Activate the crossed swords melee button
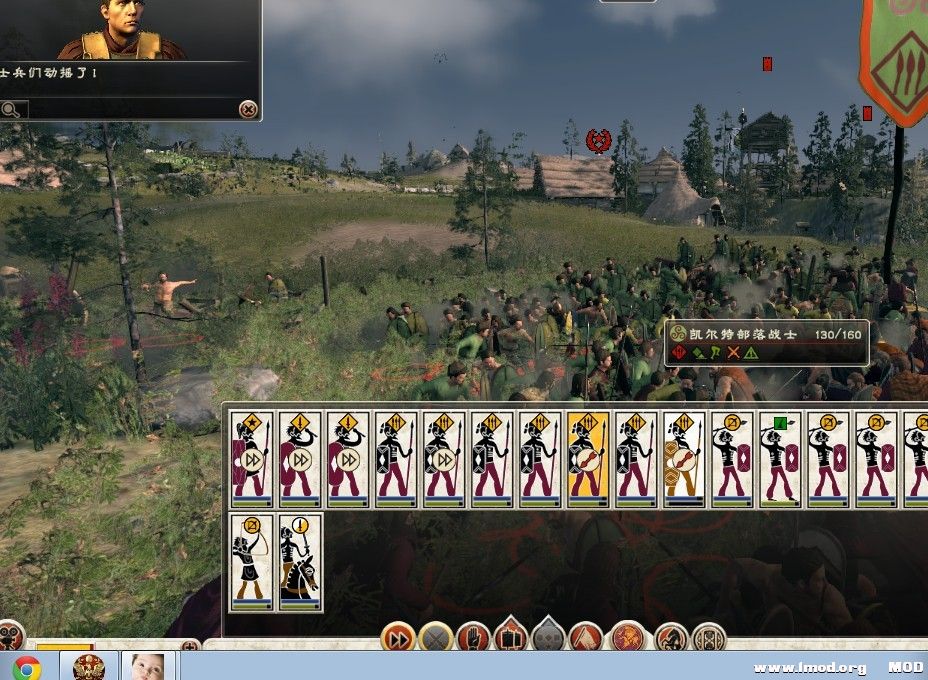This screenshot has height=680, width=928. 436,637
